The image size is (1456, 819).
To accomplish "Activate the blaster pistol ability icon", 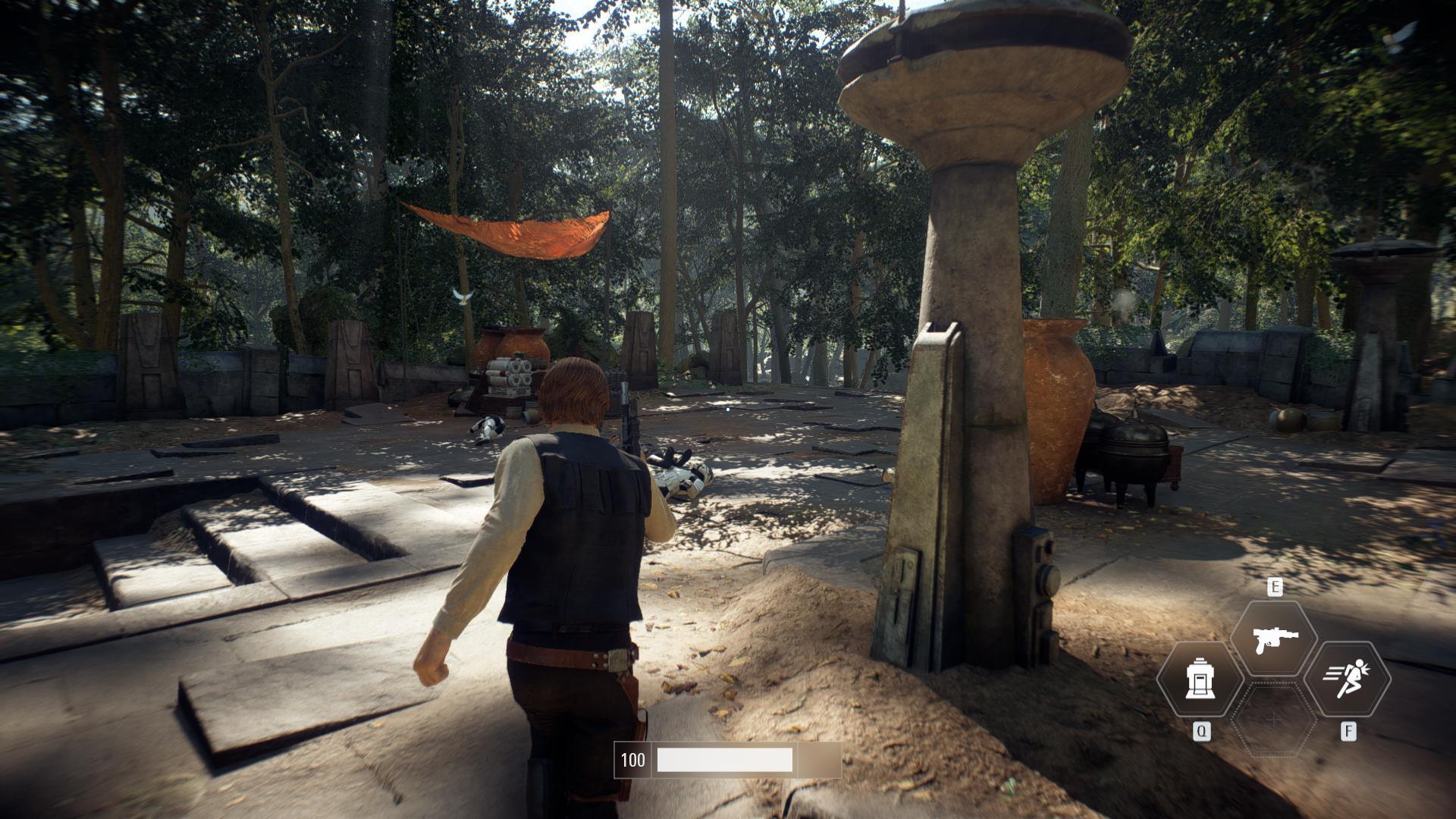I will (x=1274, y=638).
